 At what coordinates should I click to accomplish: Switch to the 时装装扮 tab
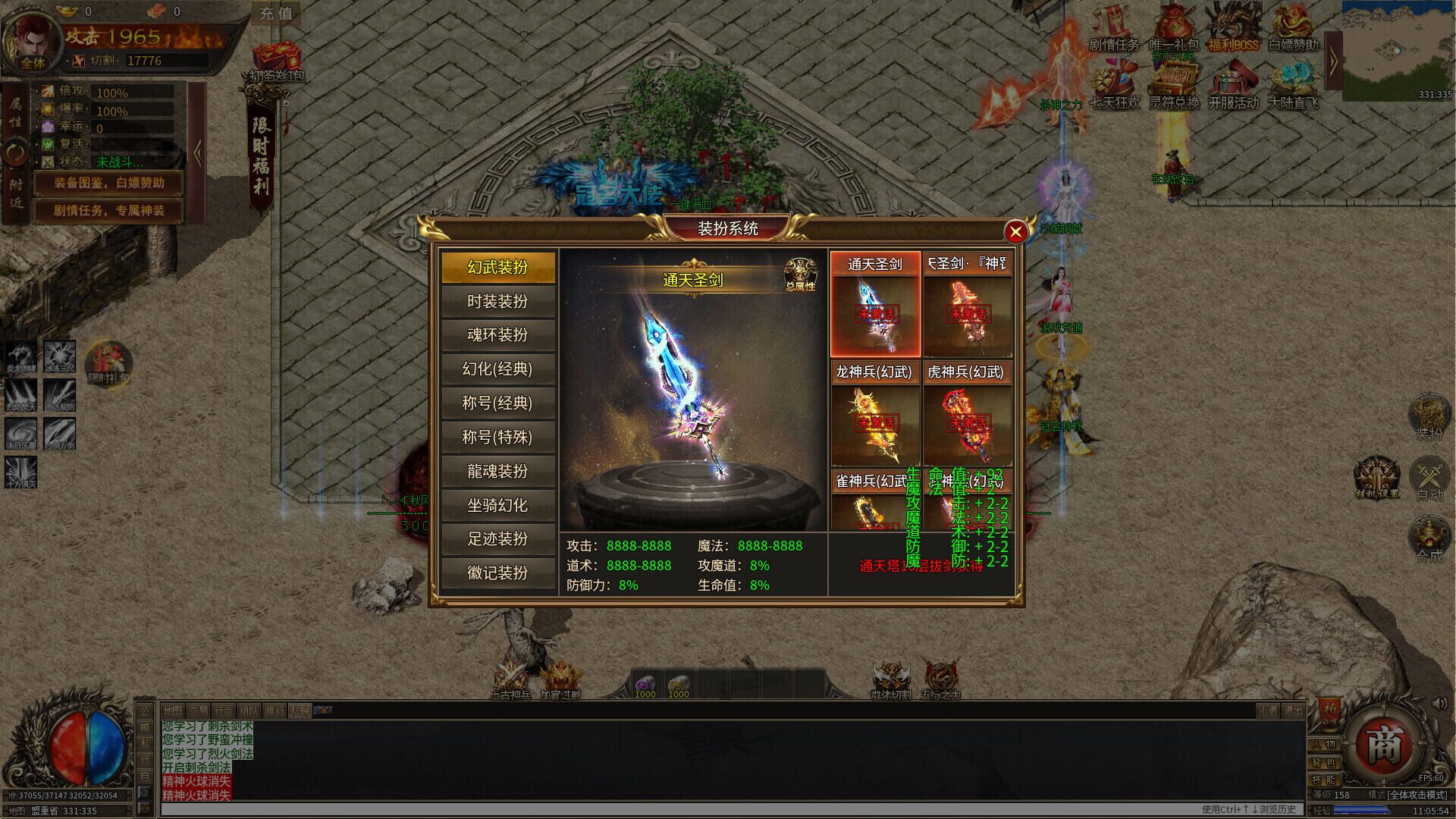pos(497,301)
